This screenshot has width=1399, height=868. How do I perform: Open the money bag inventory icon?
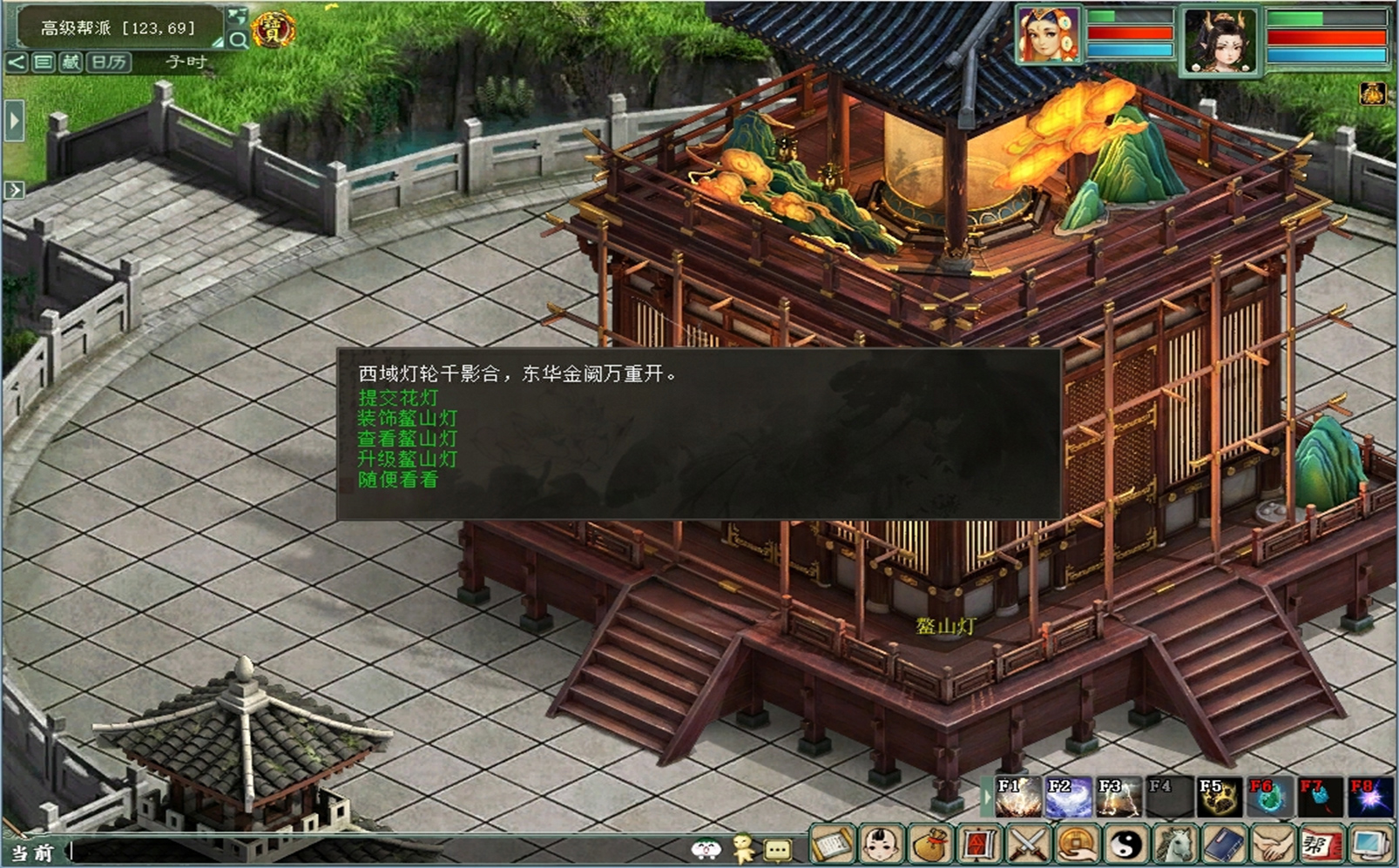(930, 844)
